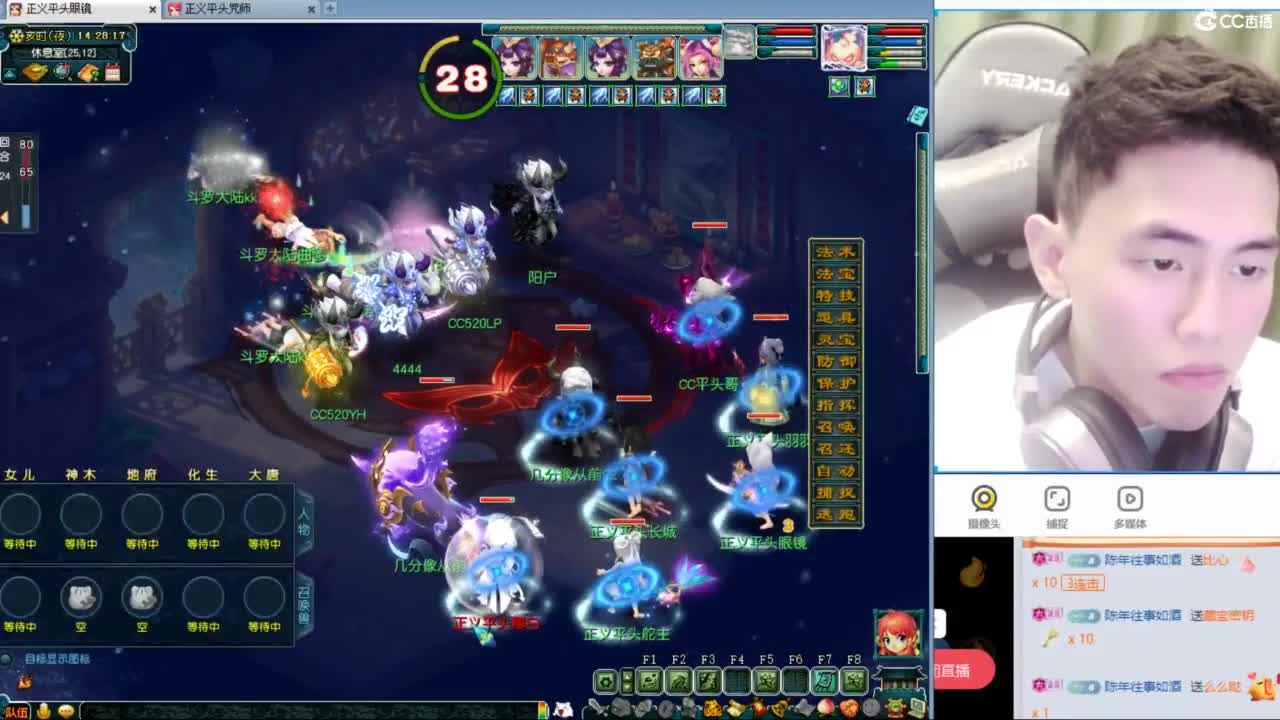Open the quest scroll icon

click(x=86, y=72)
